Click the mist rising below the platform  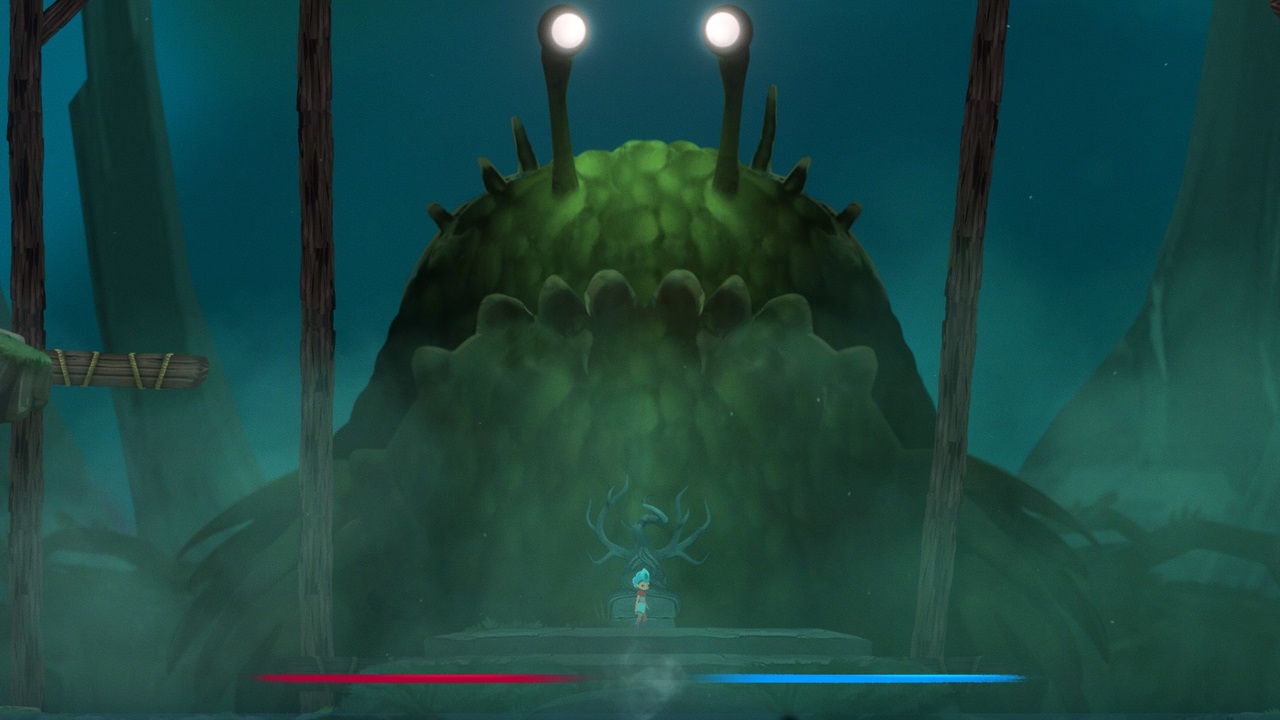pyautogui.click(x=655, y=690)
